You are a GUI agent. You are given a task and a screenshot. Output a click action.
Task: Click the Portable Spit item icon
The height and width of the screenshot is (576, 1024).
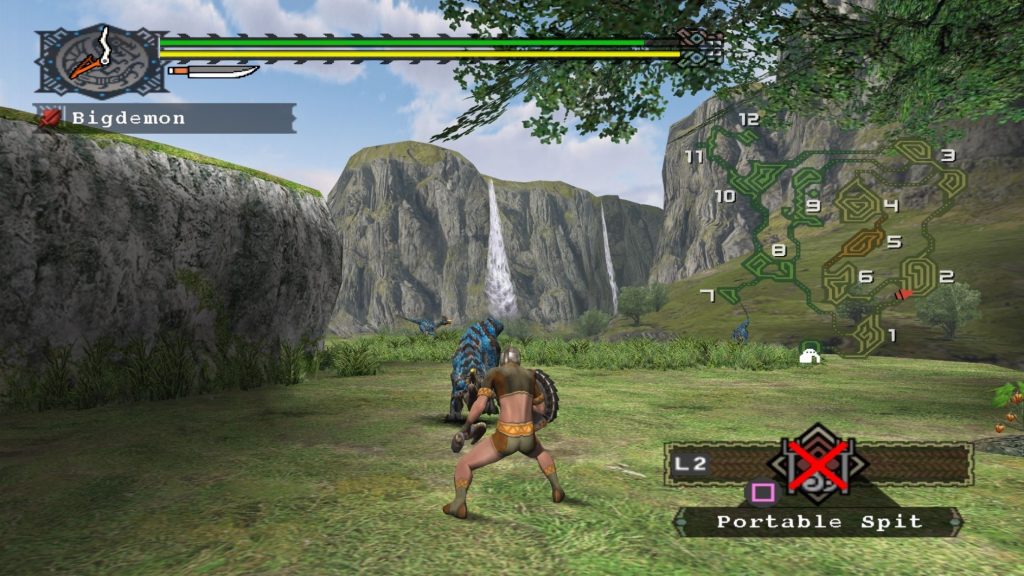(x=818, y=465)
